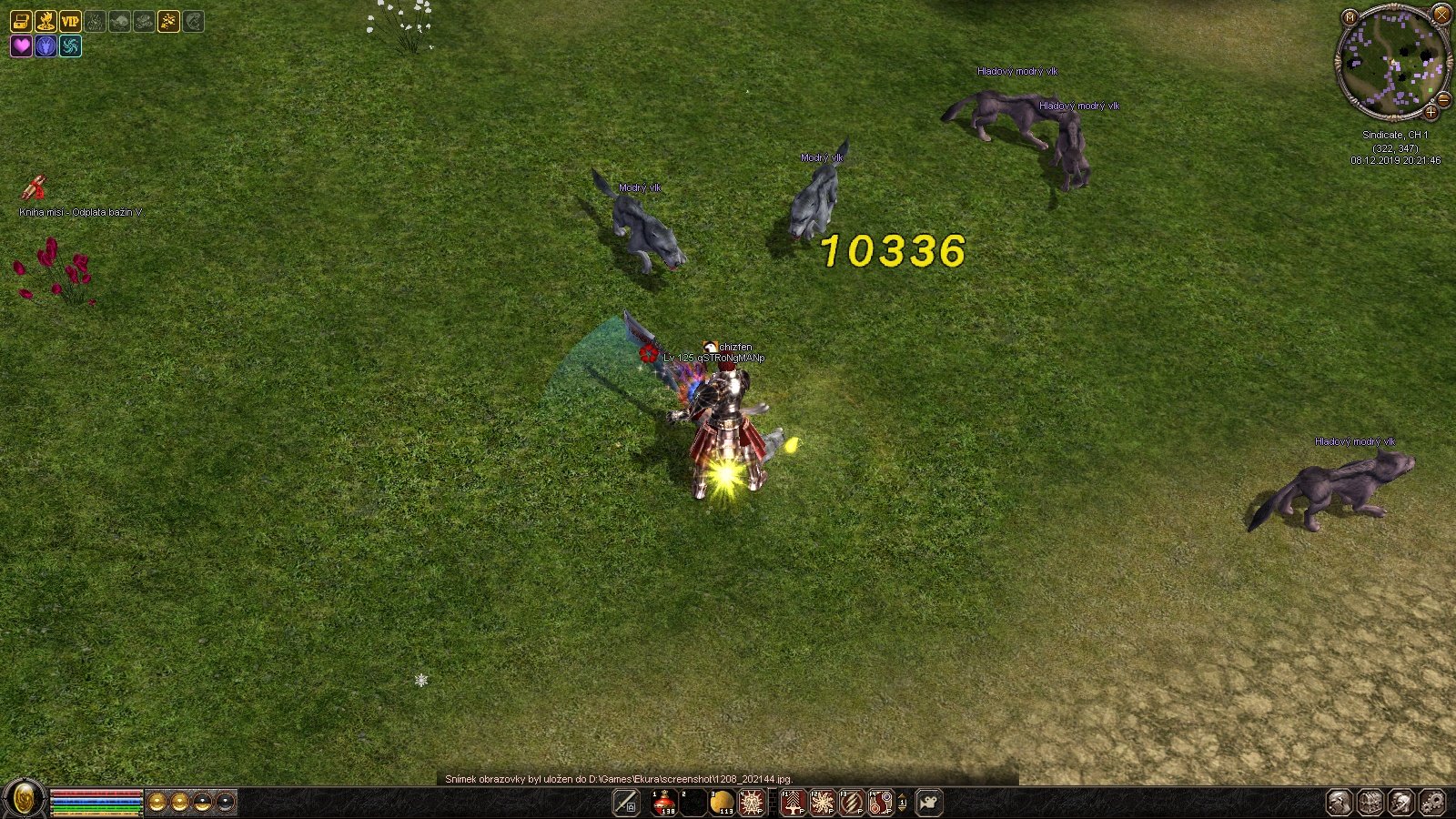Click the circular minimap
This screenshot has height=819, width=1456.
point(1392,62)
